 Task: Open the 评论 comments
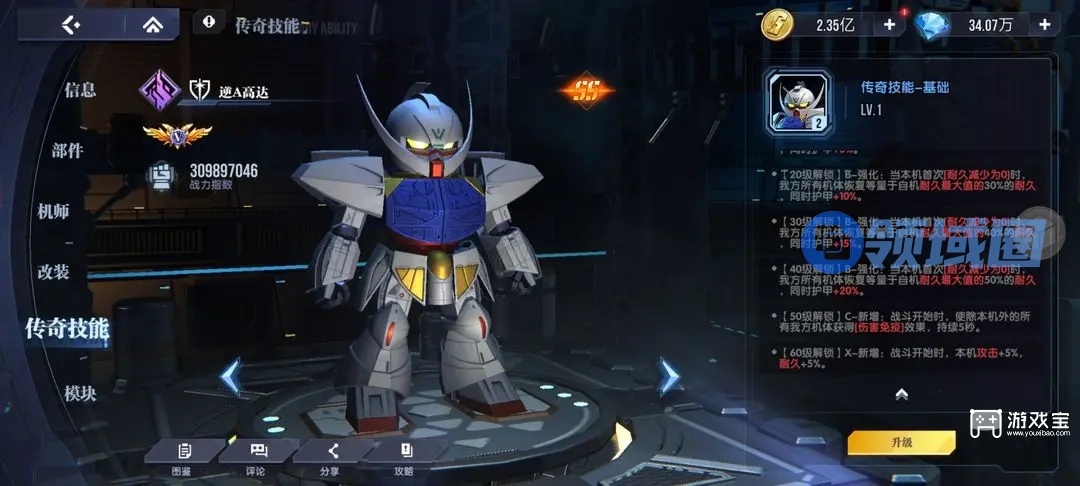click(x=257, y=456)
